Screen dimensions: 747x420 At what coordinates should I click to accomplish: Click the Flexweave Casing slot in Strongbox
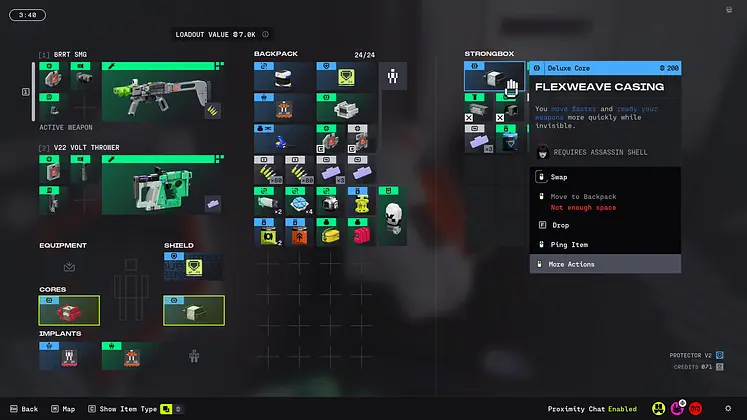click(494, 80)
